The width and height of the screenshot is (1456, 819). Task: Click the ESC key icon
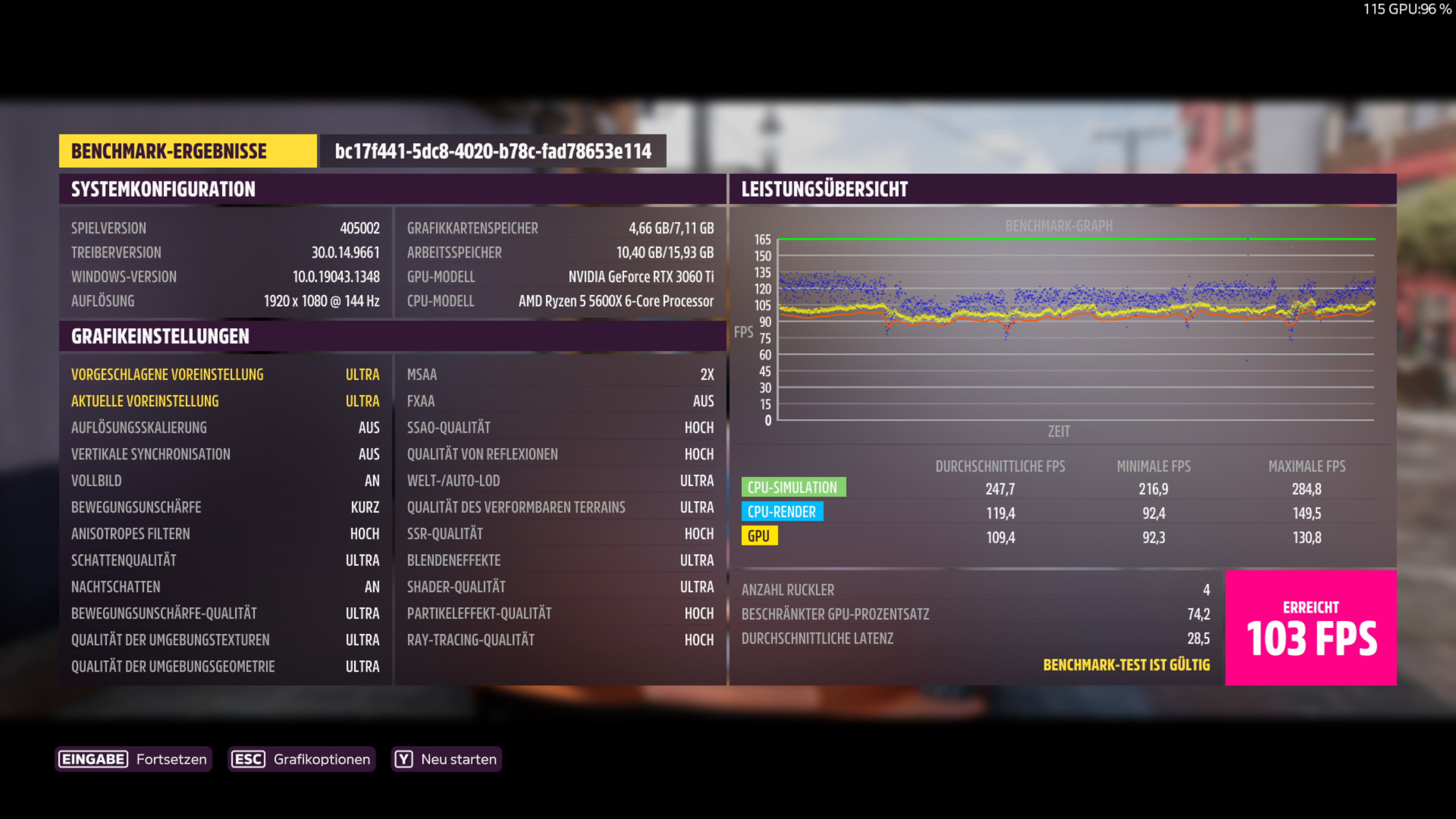click(249, 759)
